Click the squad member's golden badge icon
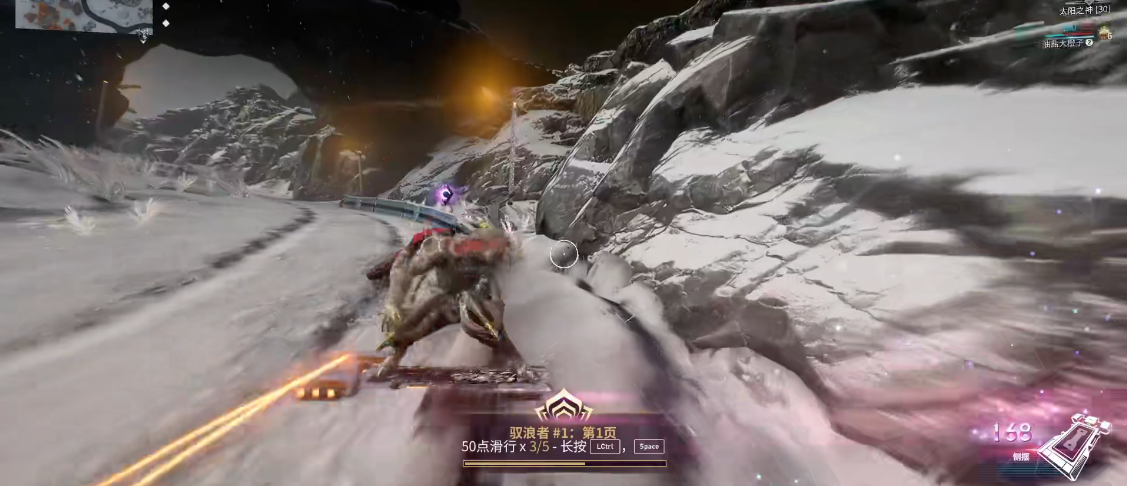The image size is (1127, 486). tap(1103, 34)
